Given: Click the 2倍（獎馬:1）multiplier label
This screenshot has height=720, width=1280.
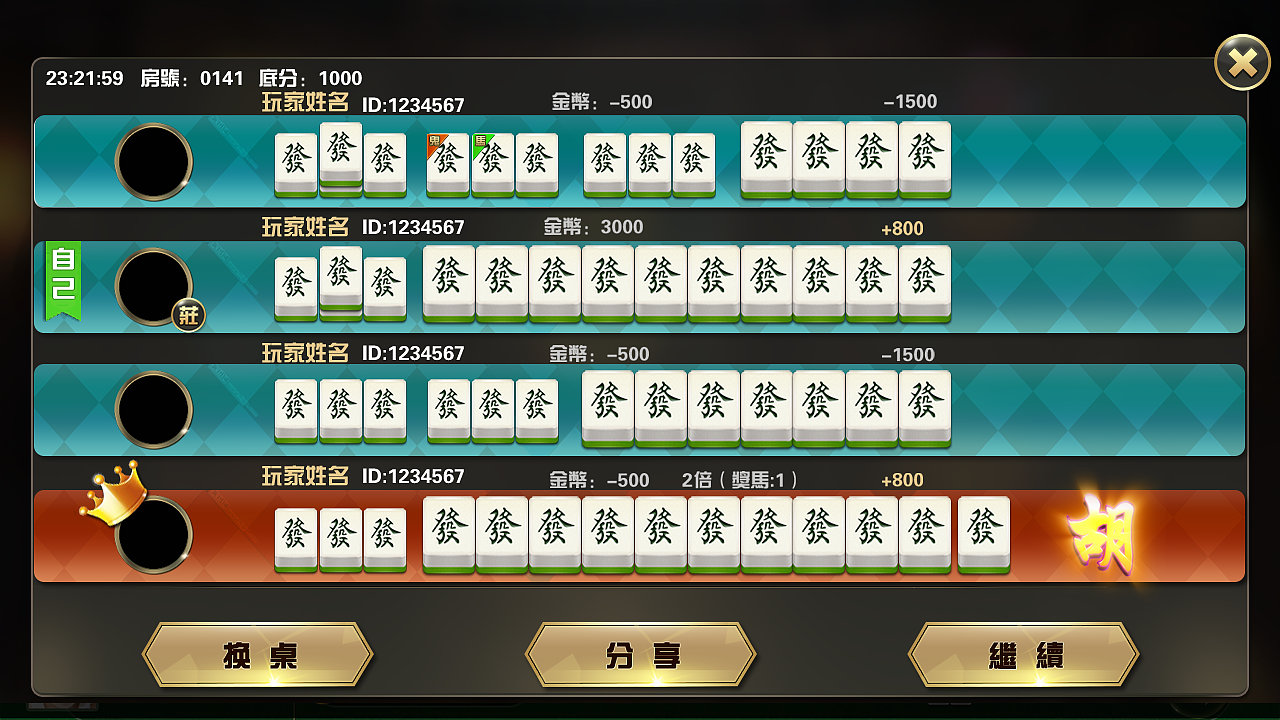Looking at the screenshot, I should click(741, 480).
